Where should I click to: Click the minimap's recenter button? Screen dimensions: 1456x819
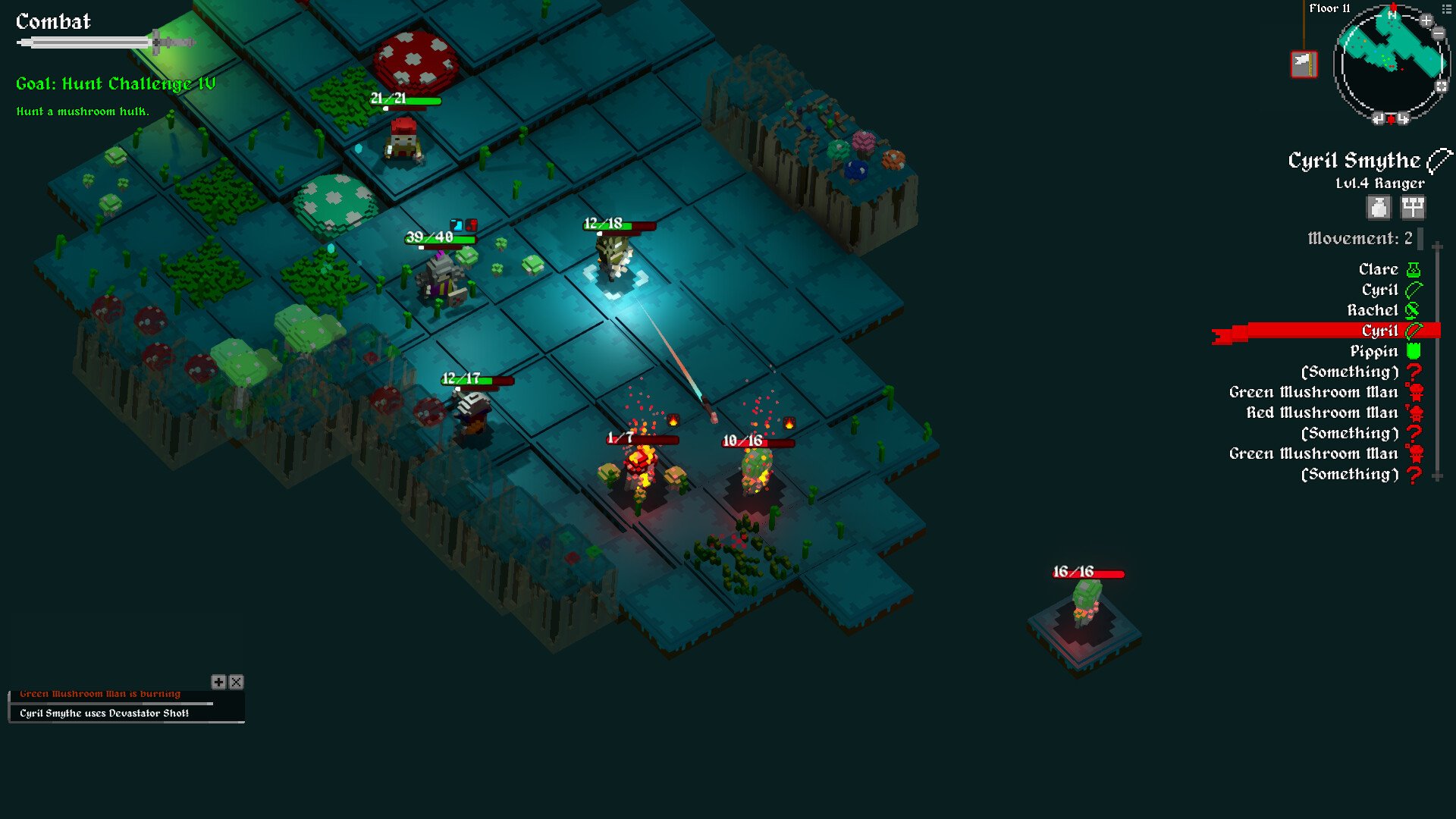click(x=1442, y=86)
